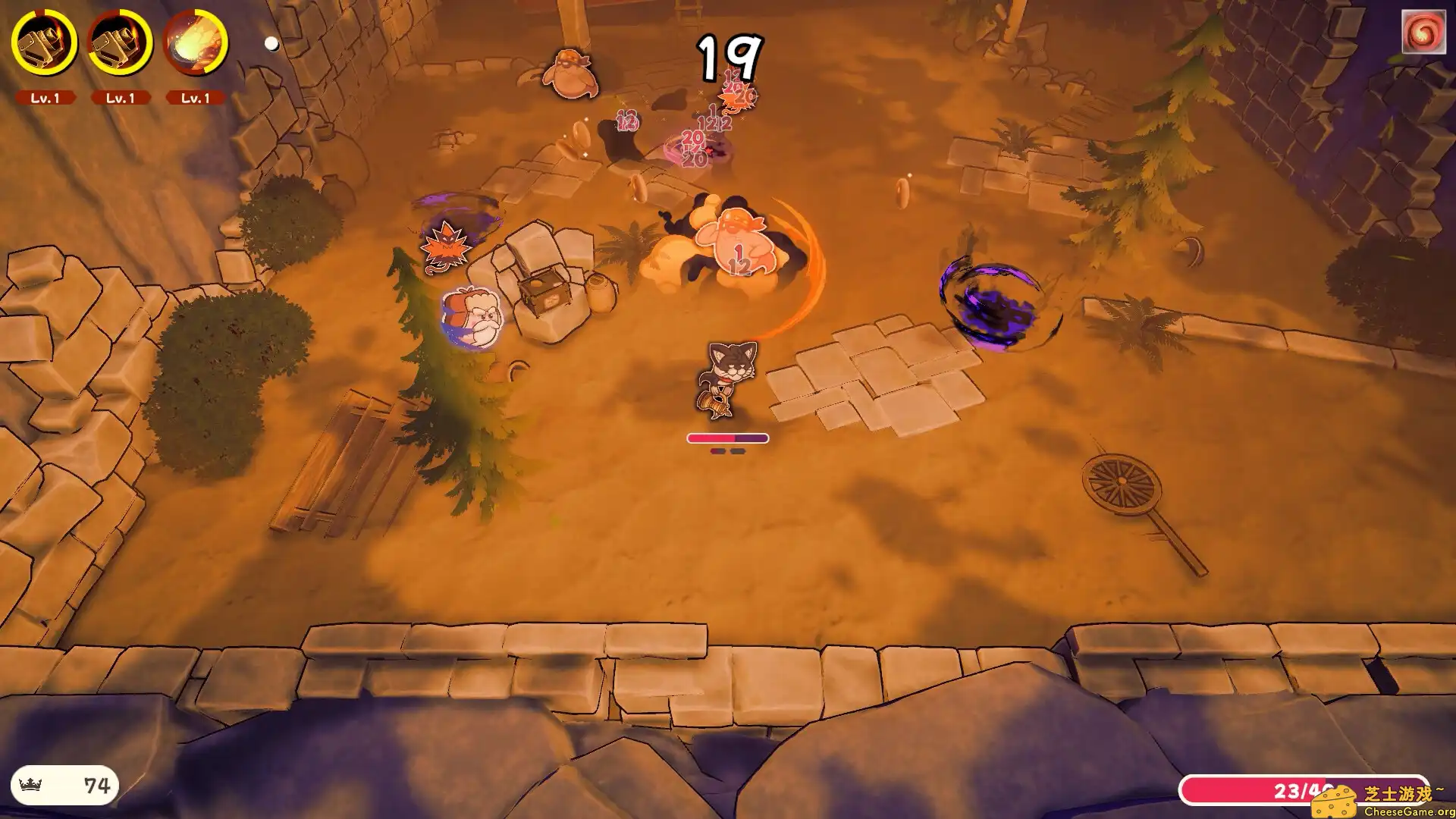The height and width of the screenshot is (819, 1456).
Task: Open the CheeseGame.org watermark link
Action: [1383, 802]
